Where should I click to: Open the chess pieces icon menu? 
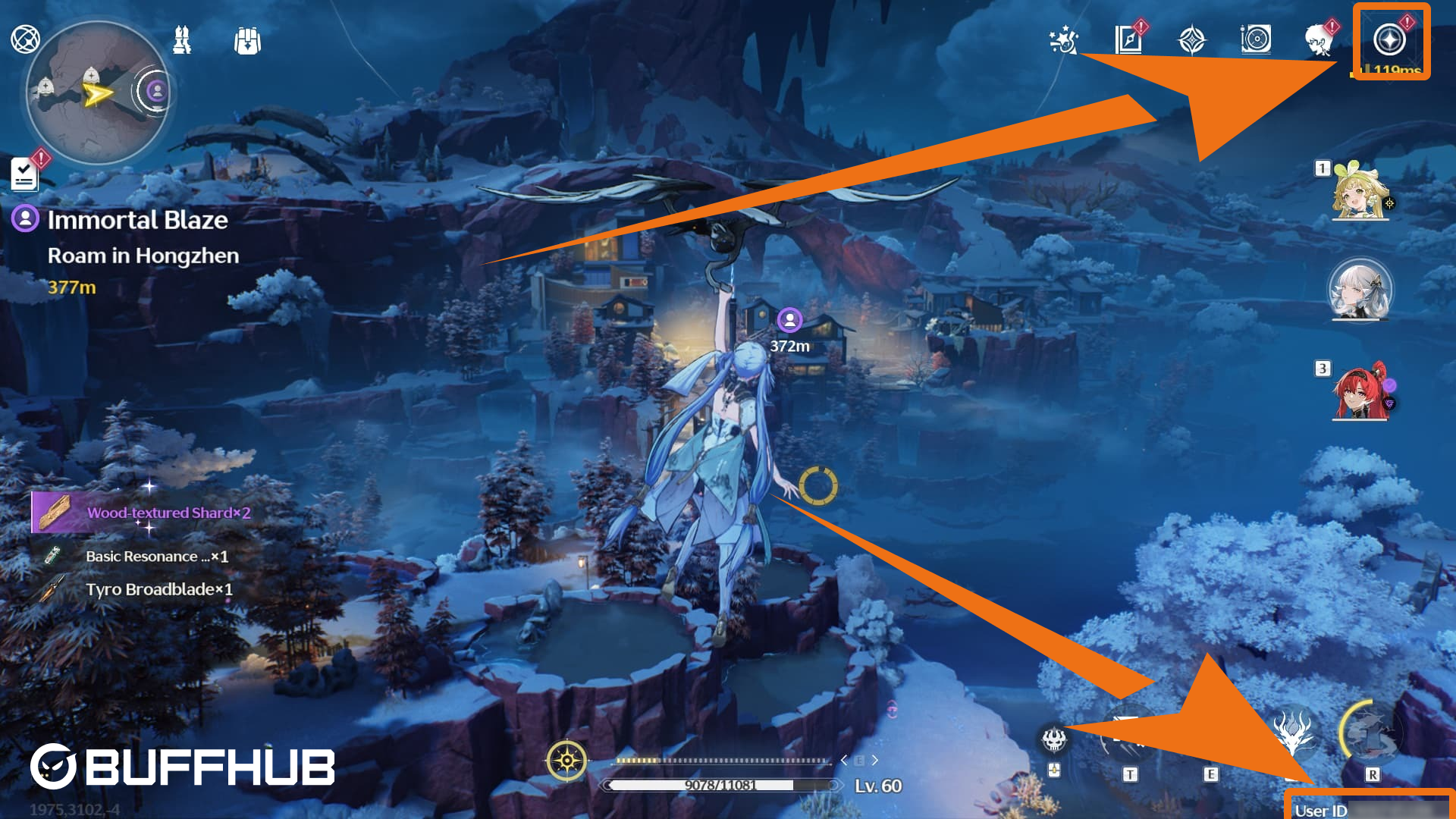click(182, 40)
